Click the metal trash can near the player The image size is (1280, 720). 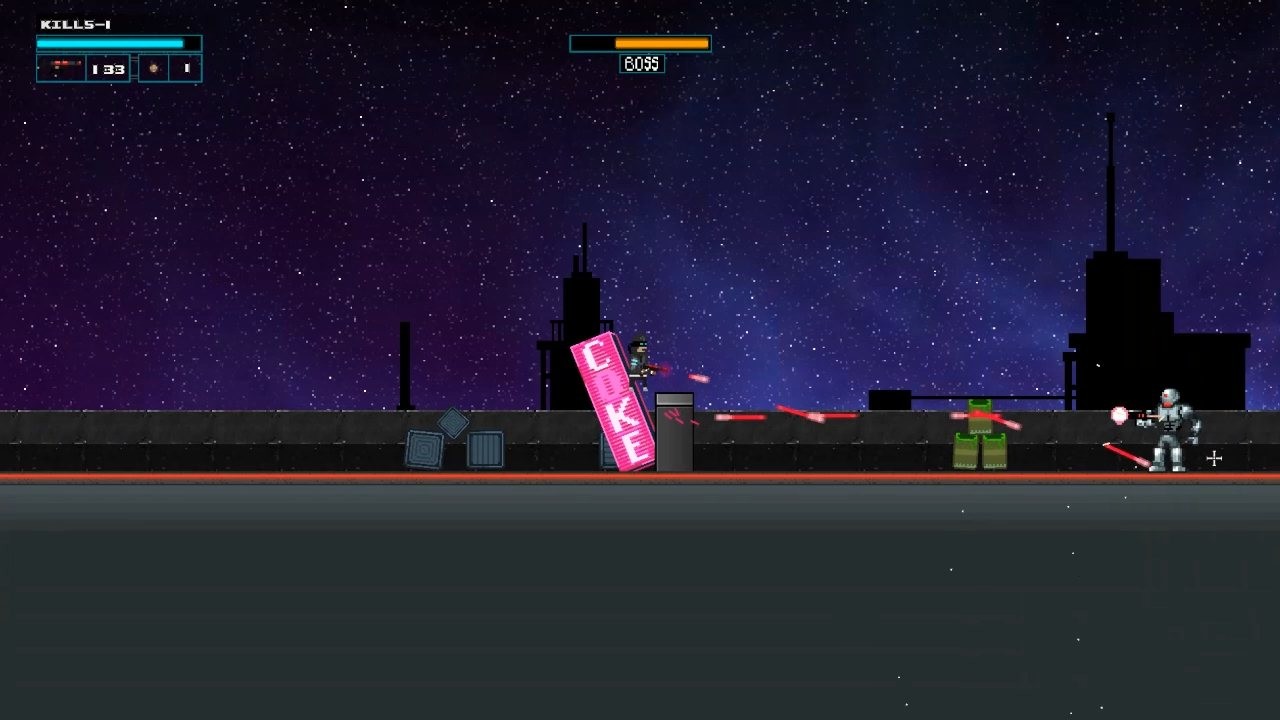674,435
